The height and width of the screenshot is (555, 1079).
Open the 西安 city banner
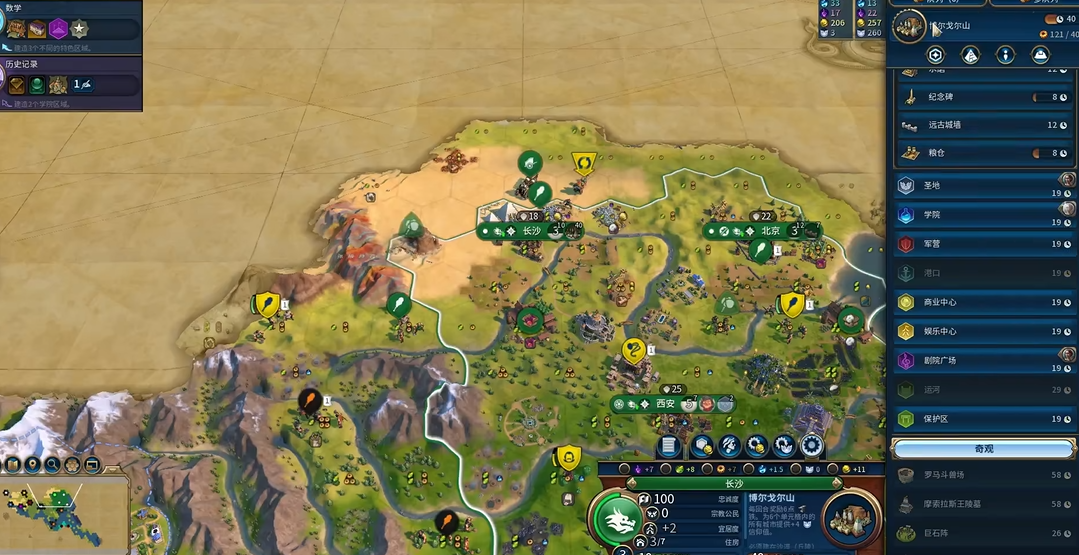tap(666, 404)
